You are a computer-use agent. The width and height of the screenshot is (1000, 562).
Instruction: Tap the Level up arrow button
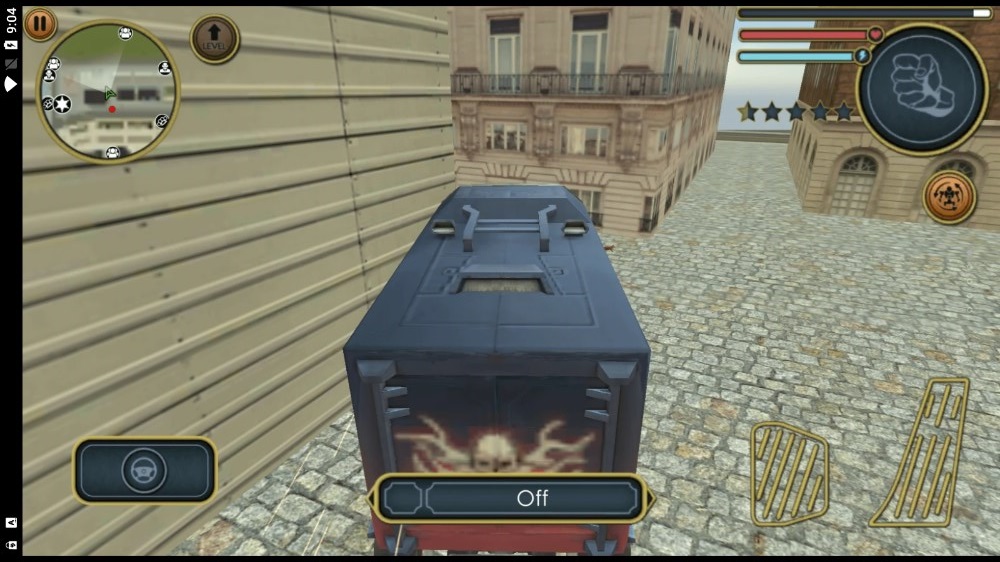point(215,39)
